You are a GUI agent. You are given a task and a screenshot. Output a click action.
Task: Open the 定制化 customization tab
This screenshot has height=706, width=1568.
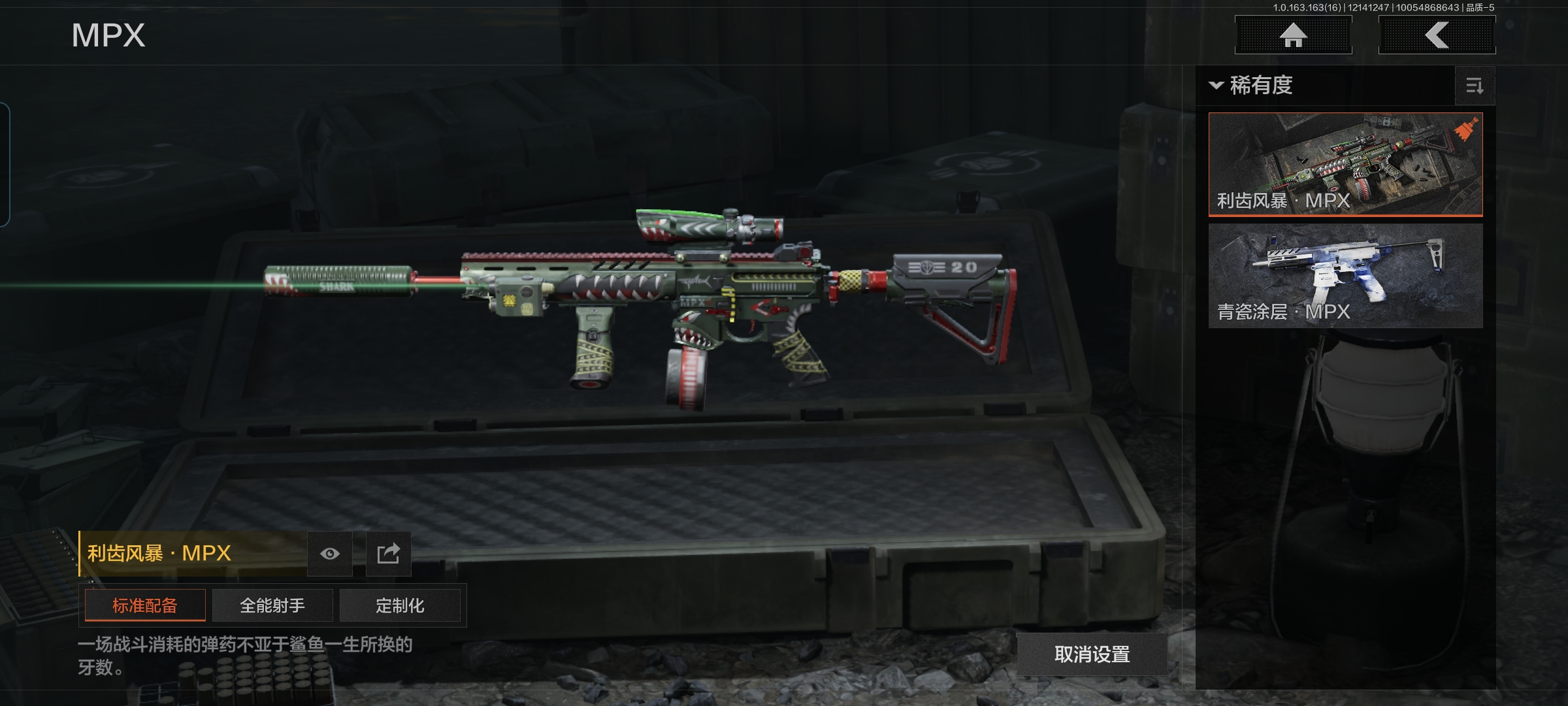click(400, 605)
